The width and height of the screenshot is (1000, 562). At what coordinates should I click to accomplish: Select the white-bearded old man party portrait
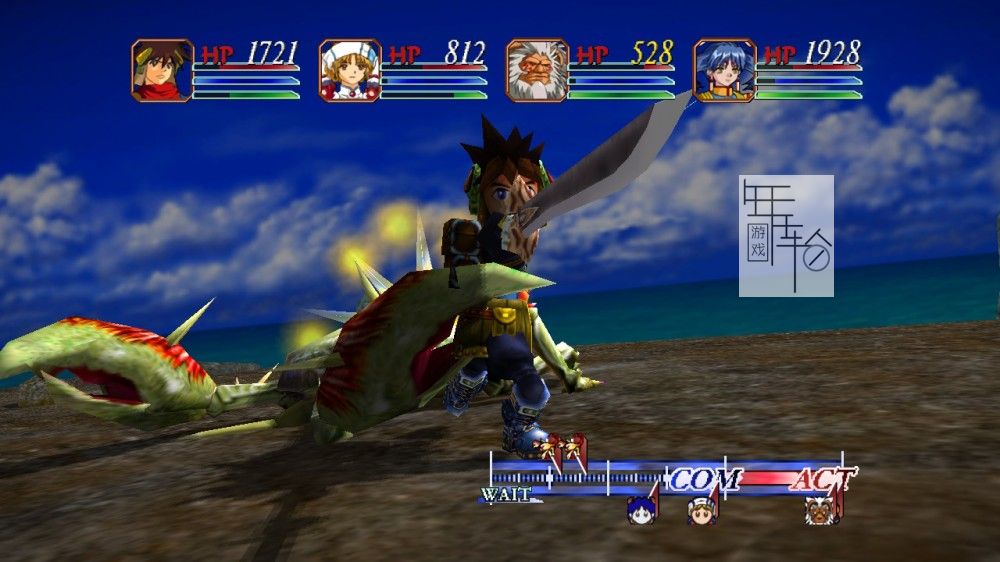point(537,71)
